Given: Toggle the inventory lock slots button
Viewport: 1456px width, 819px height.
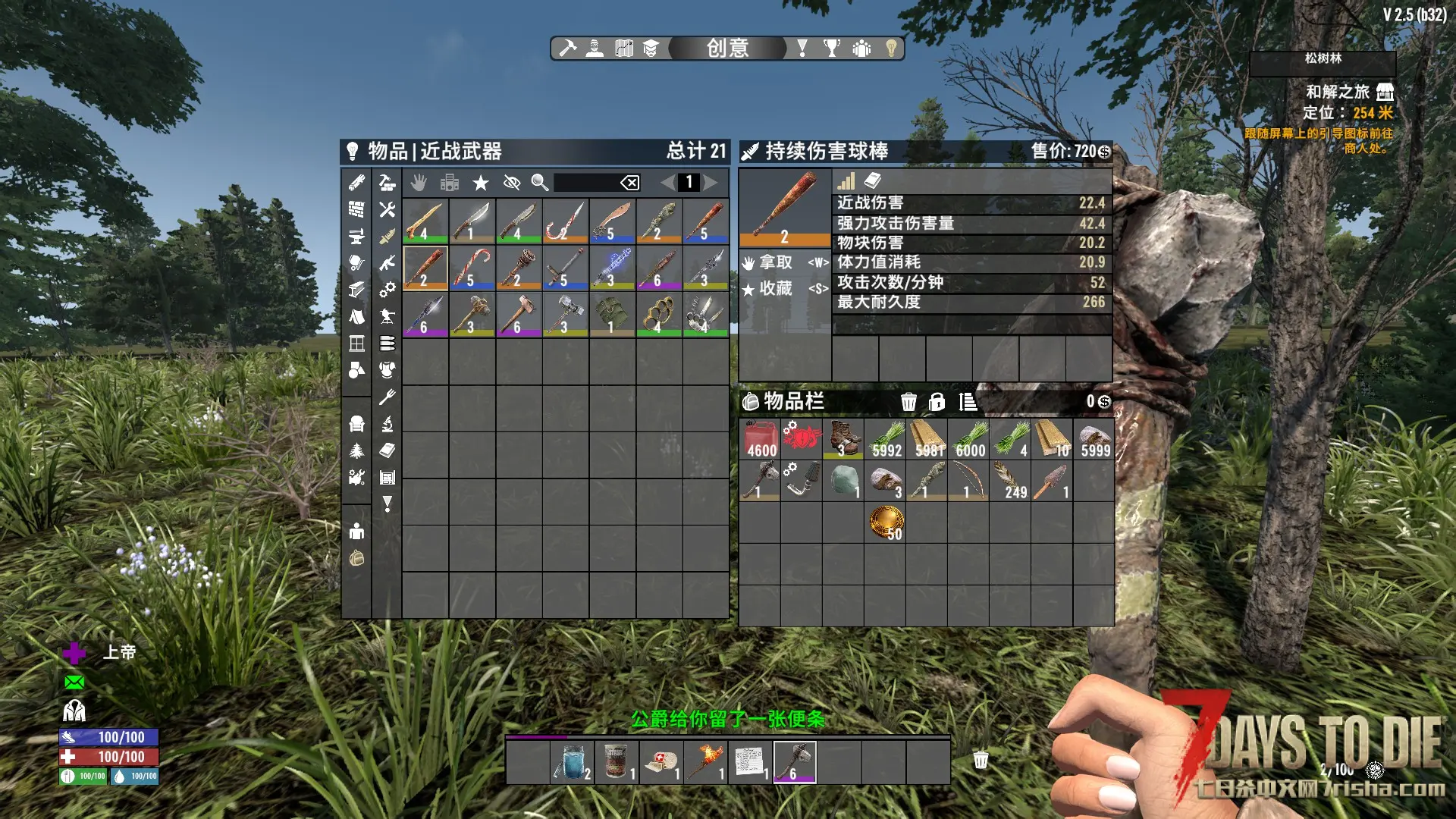Looking at the screenshot, I should (937, 402).
